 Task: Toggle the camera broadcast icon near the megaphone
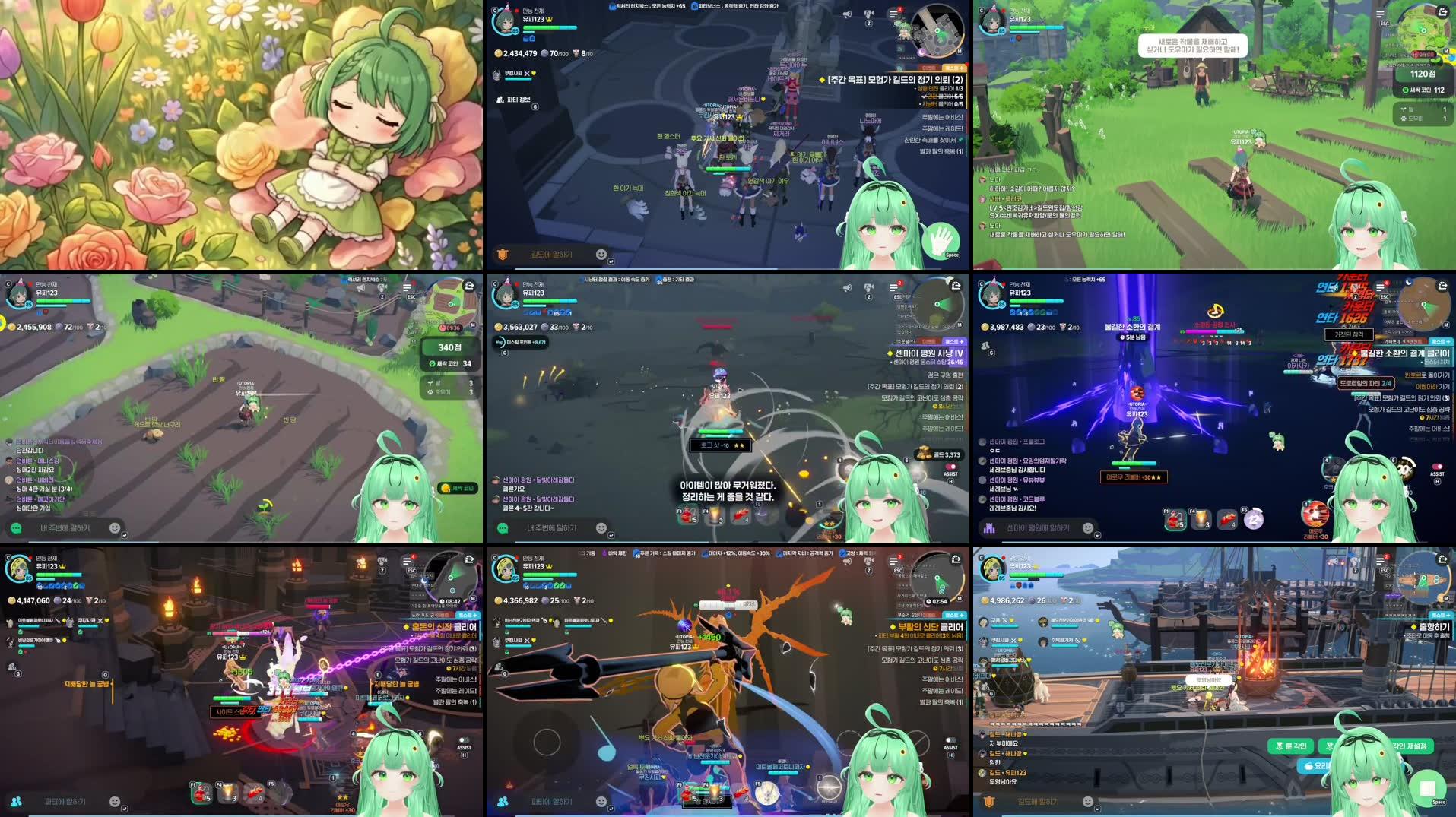tap(868, 14)
